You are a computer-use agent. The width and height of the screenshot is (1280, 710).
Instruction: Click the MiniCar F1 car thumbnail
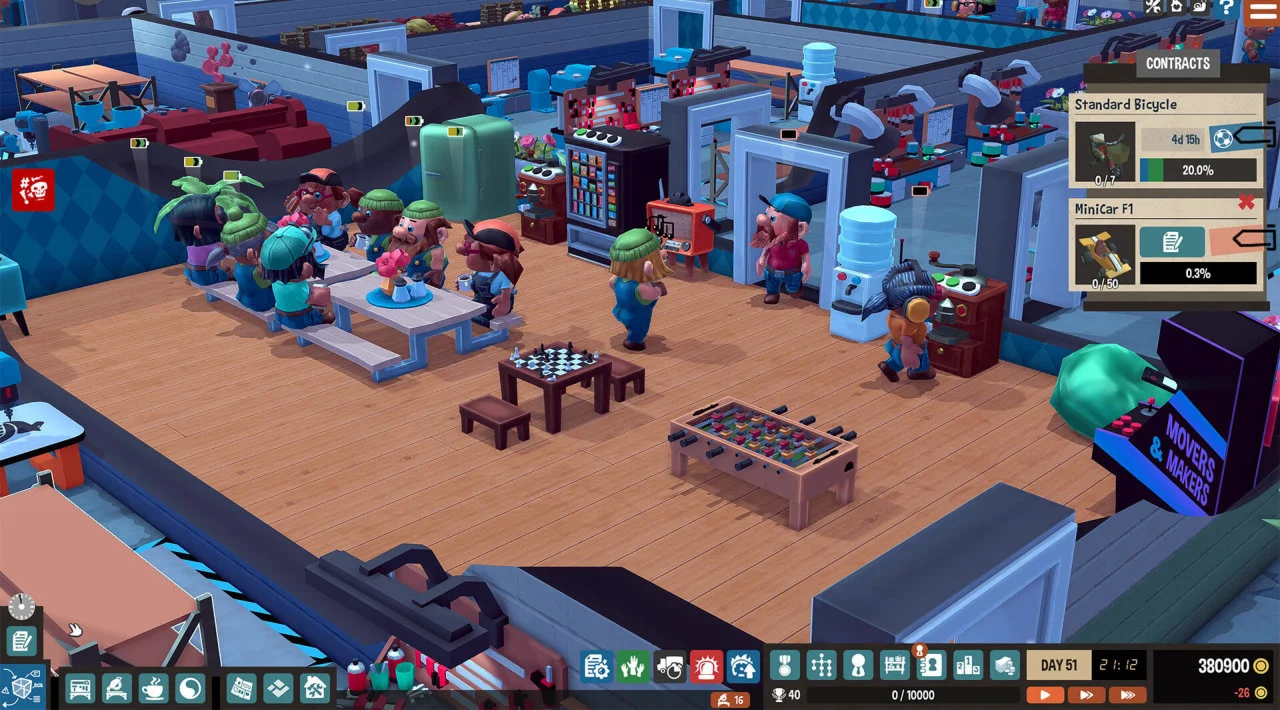(1104, 254)
